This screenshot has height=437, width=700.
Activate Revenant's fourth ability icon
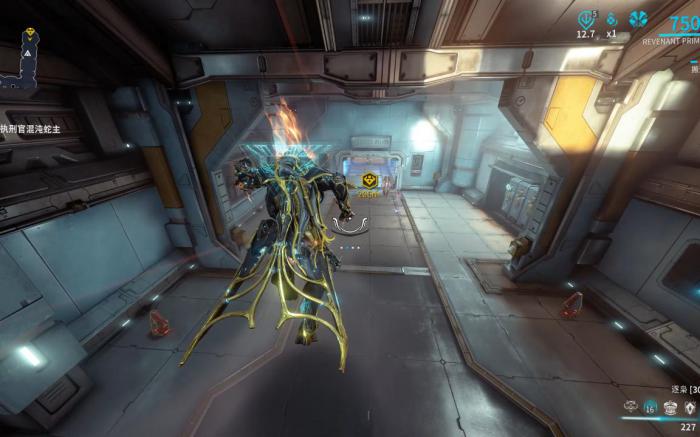click(689, 407)
